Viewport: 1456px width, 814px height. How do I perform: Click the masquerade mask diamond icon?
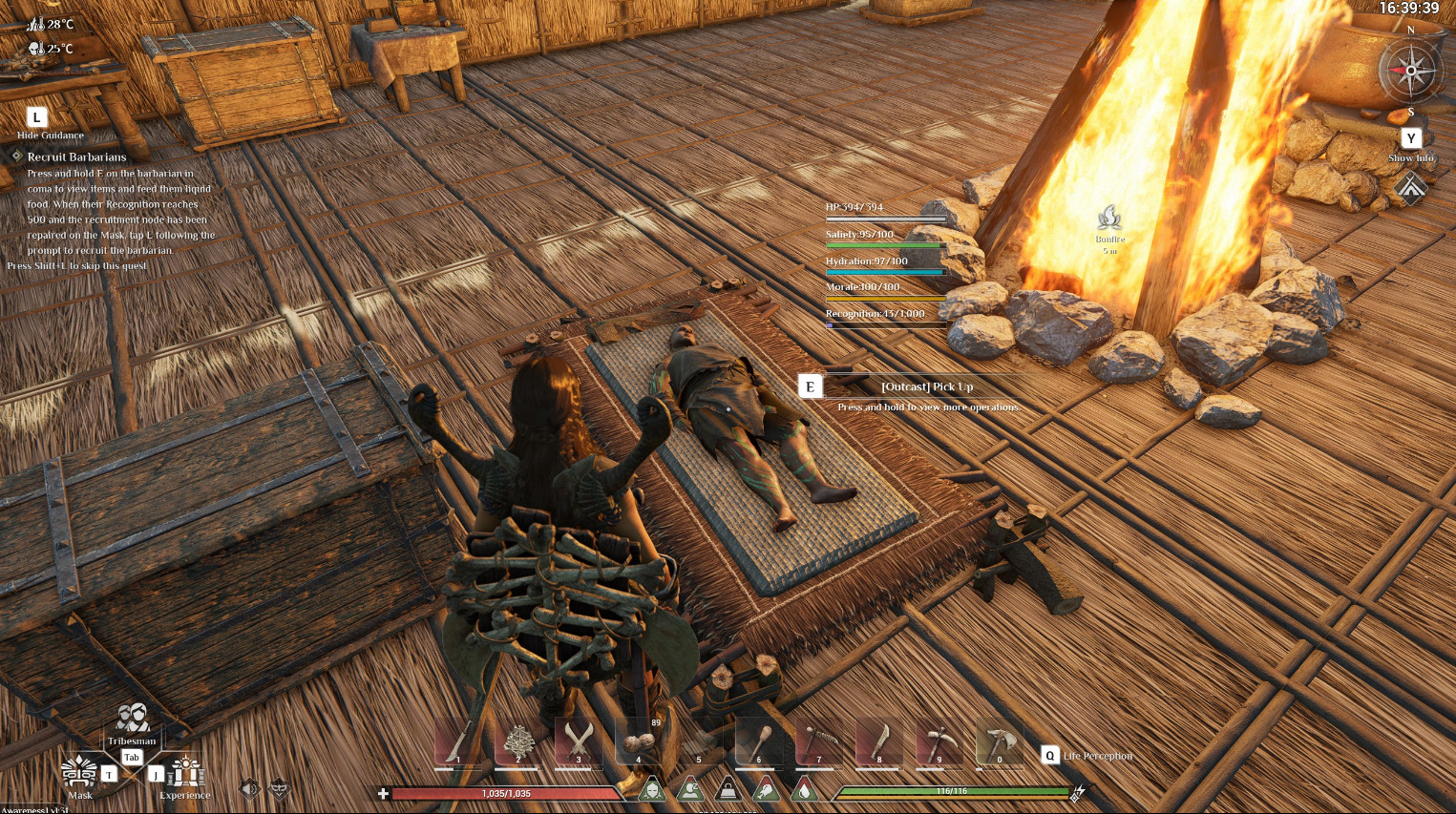pyautogui.click(x=279, y=788)
